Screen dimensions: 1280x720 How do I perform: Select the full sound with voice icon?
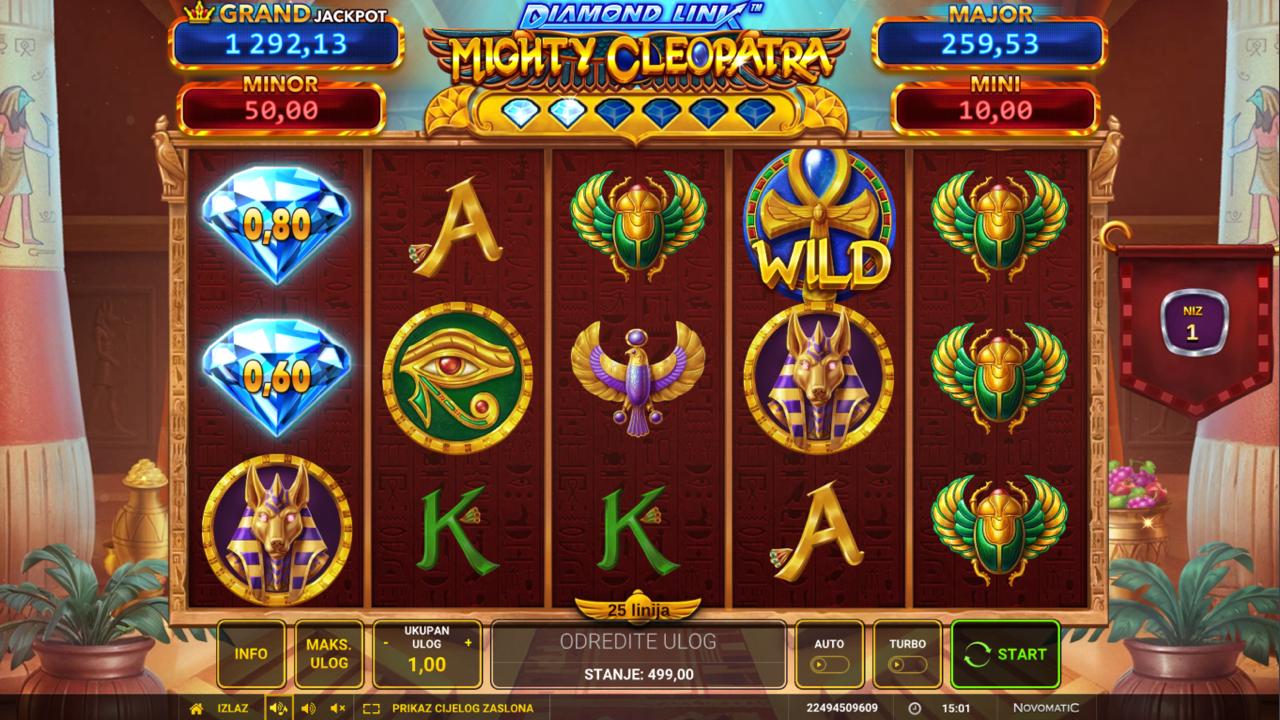[278, 708]
